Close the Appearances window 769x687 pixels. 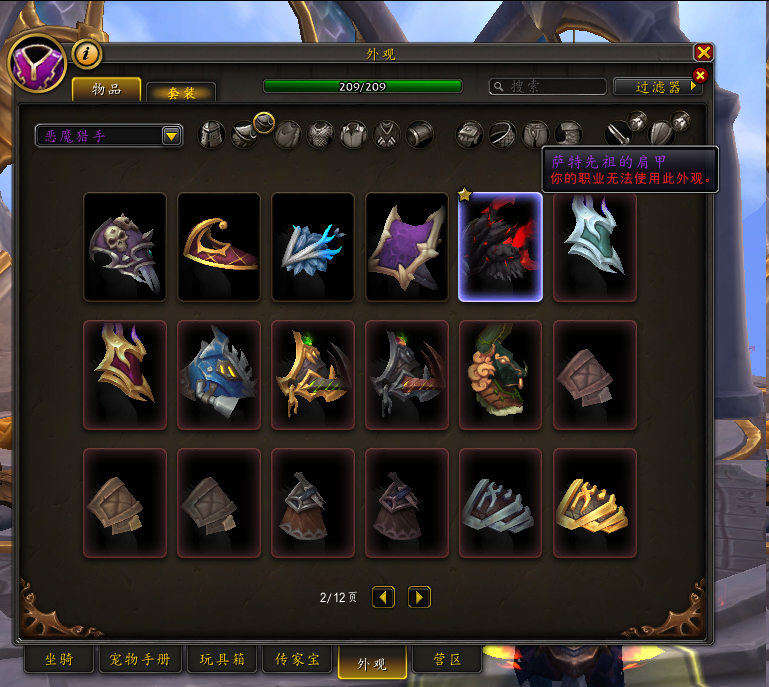click(x=704, y=53)
